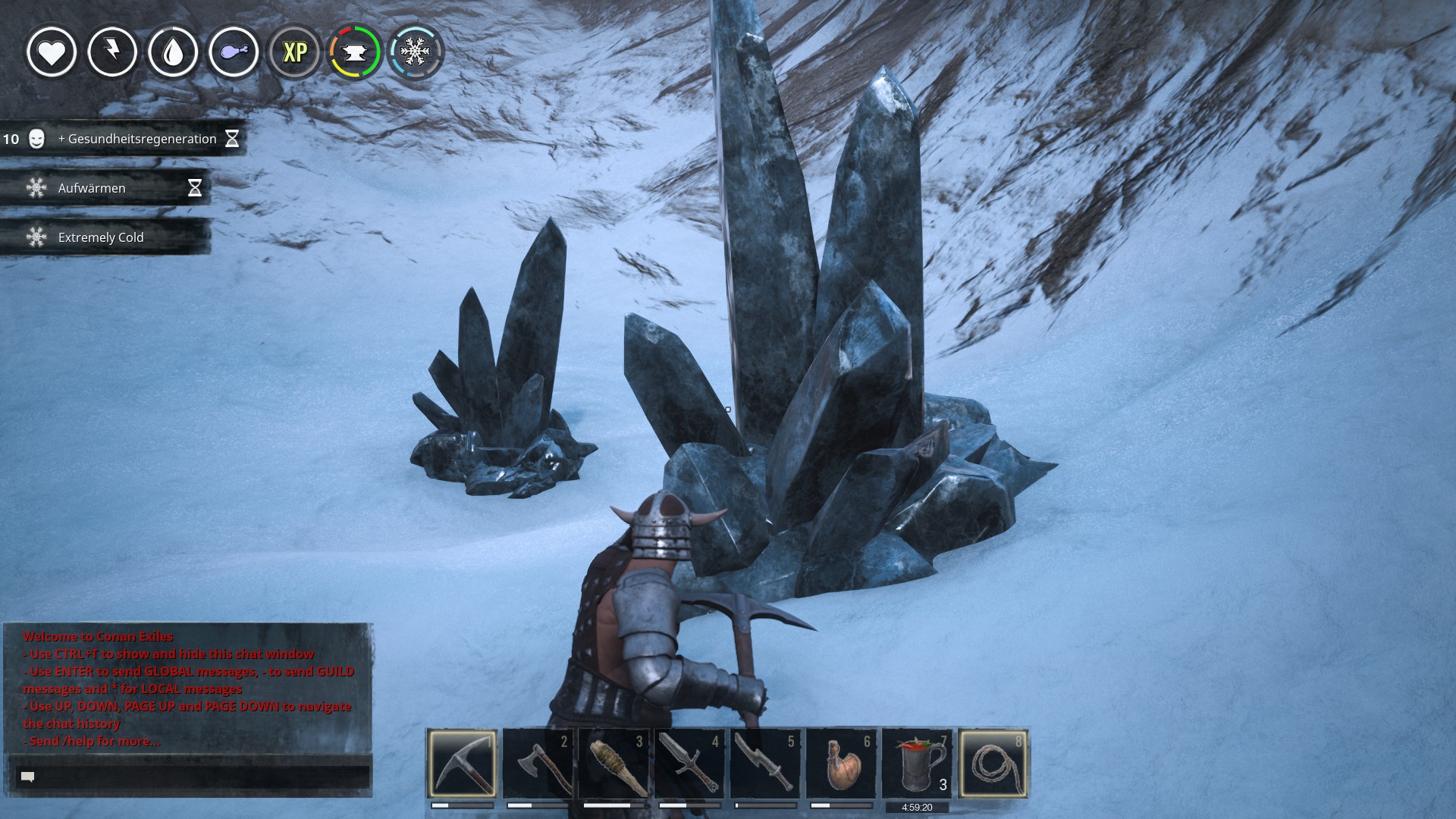The width and height of the screenshot is (1456, 819).
Task: Click the lightning bolt stamina icon
Action: coord(112,52)
